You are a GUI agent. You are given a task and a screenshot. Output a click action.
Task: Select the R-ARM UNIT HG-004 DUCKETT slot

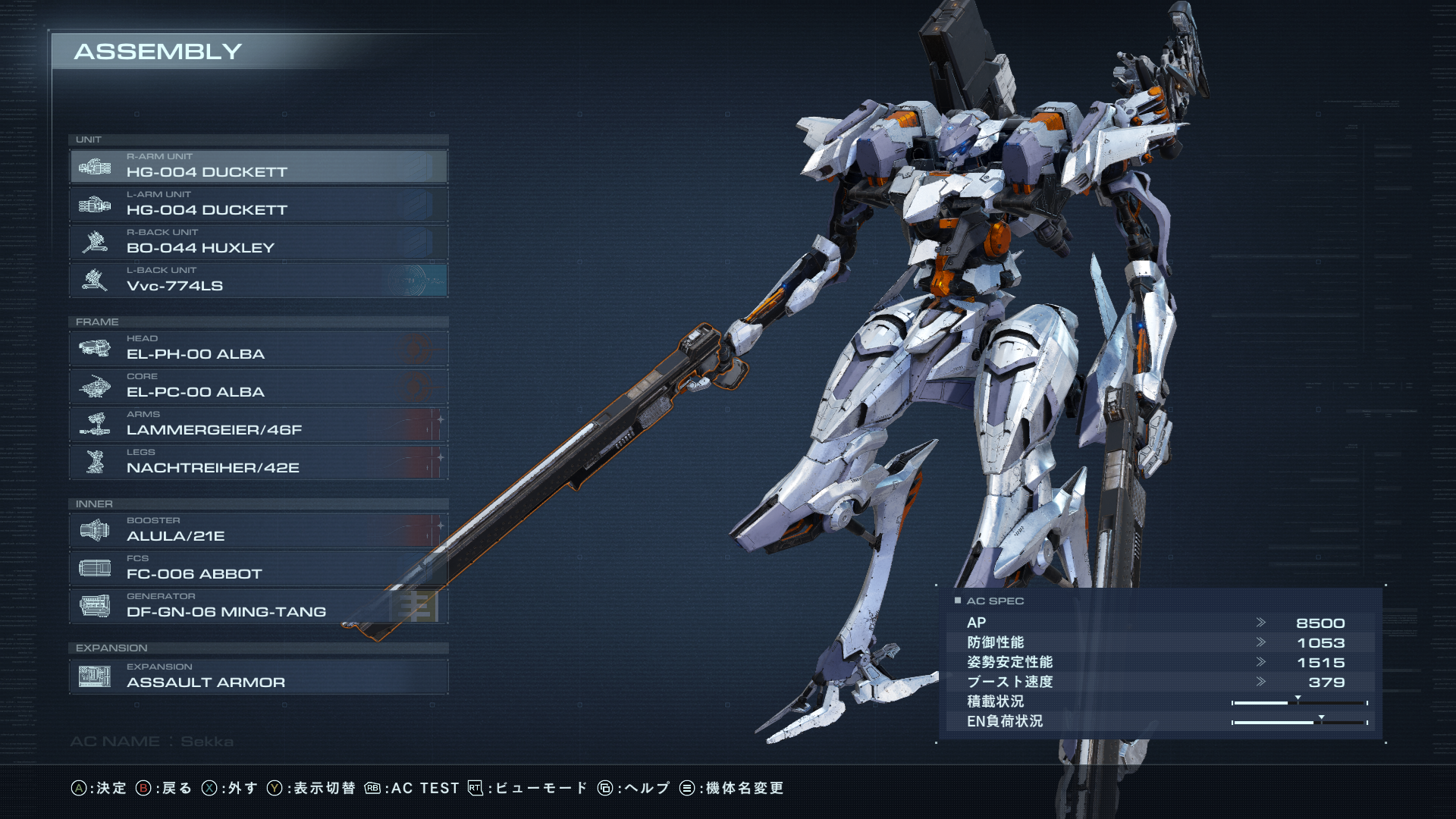coord(258,166)
